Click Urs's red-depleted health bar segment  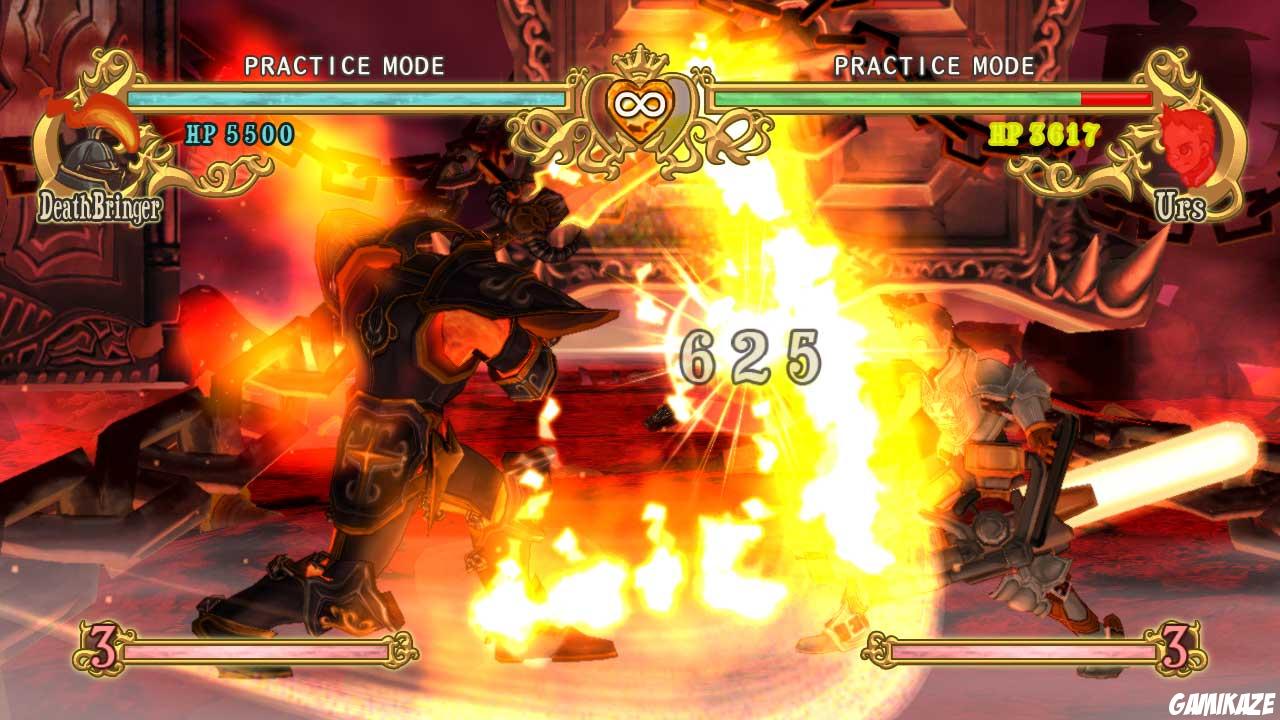click(1115, 100)
